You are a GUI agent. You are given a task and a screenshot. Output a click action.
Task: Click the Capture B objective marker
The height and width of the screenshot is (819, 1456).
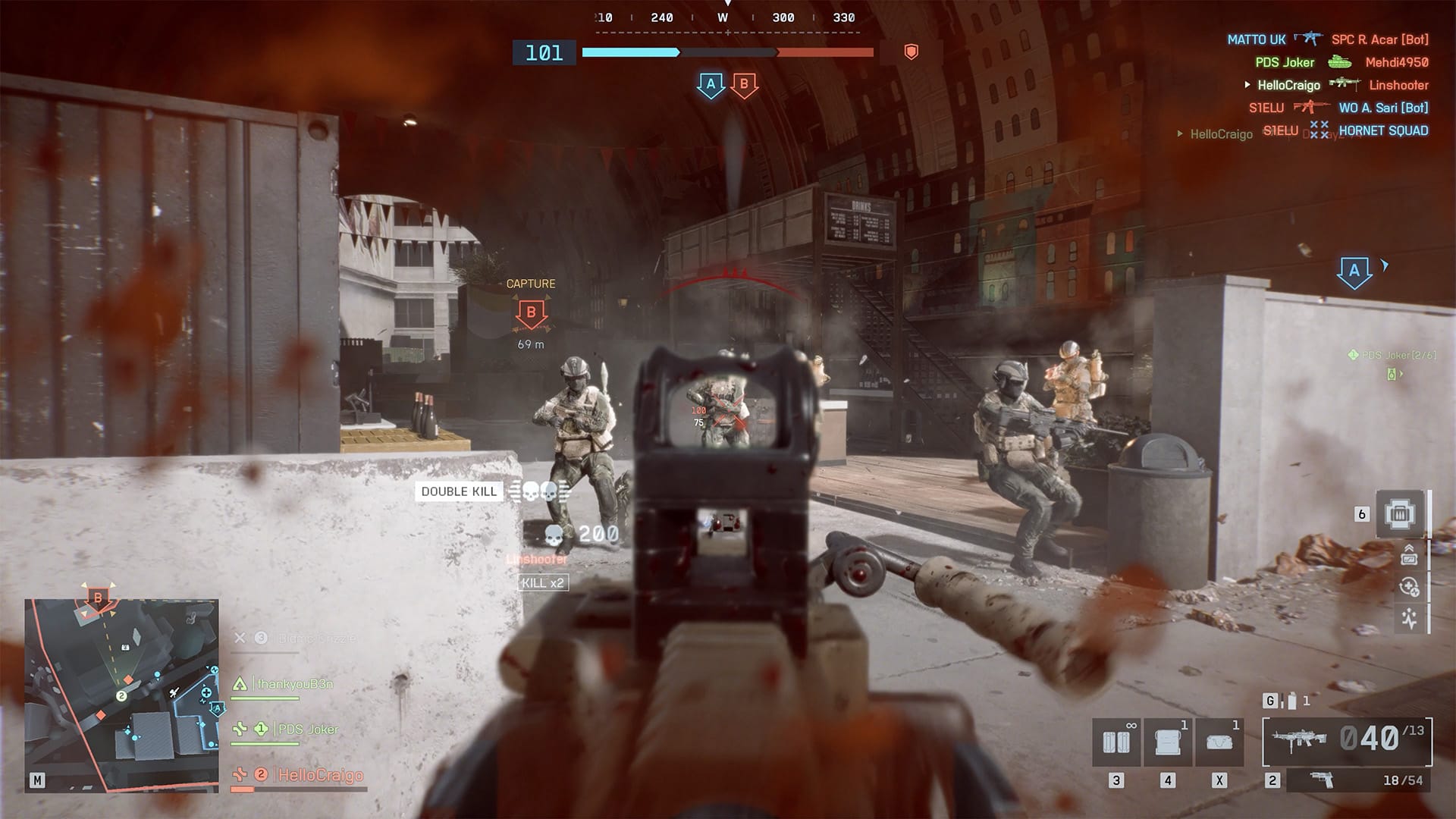(x=531, y=312)
